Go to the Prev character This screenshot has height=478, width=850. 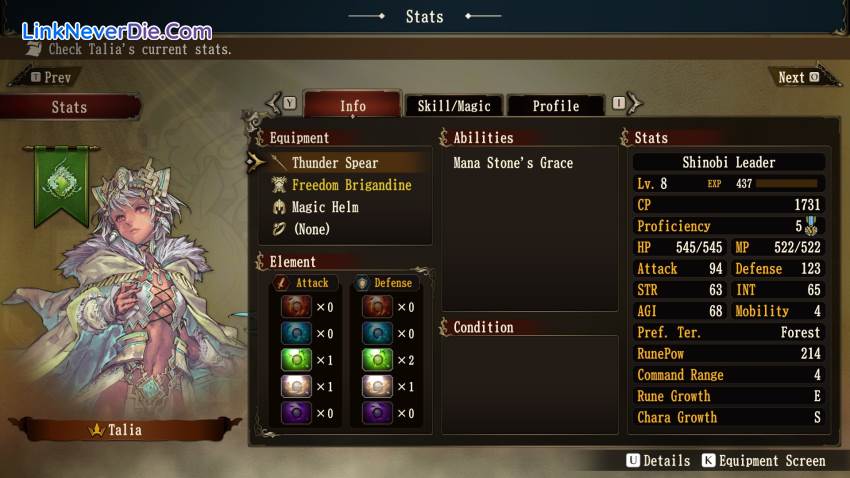tap(52, 77)
